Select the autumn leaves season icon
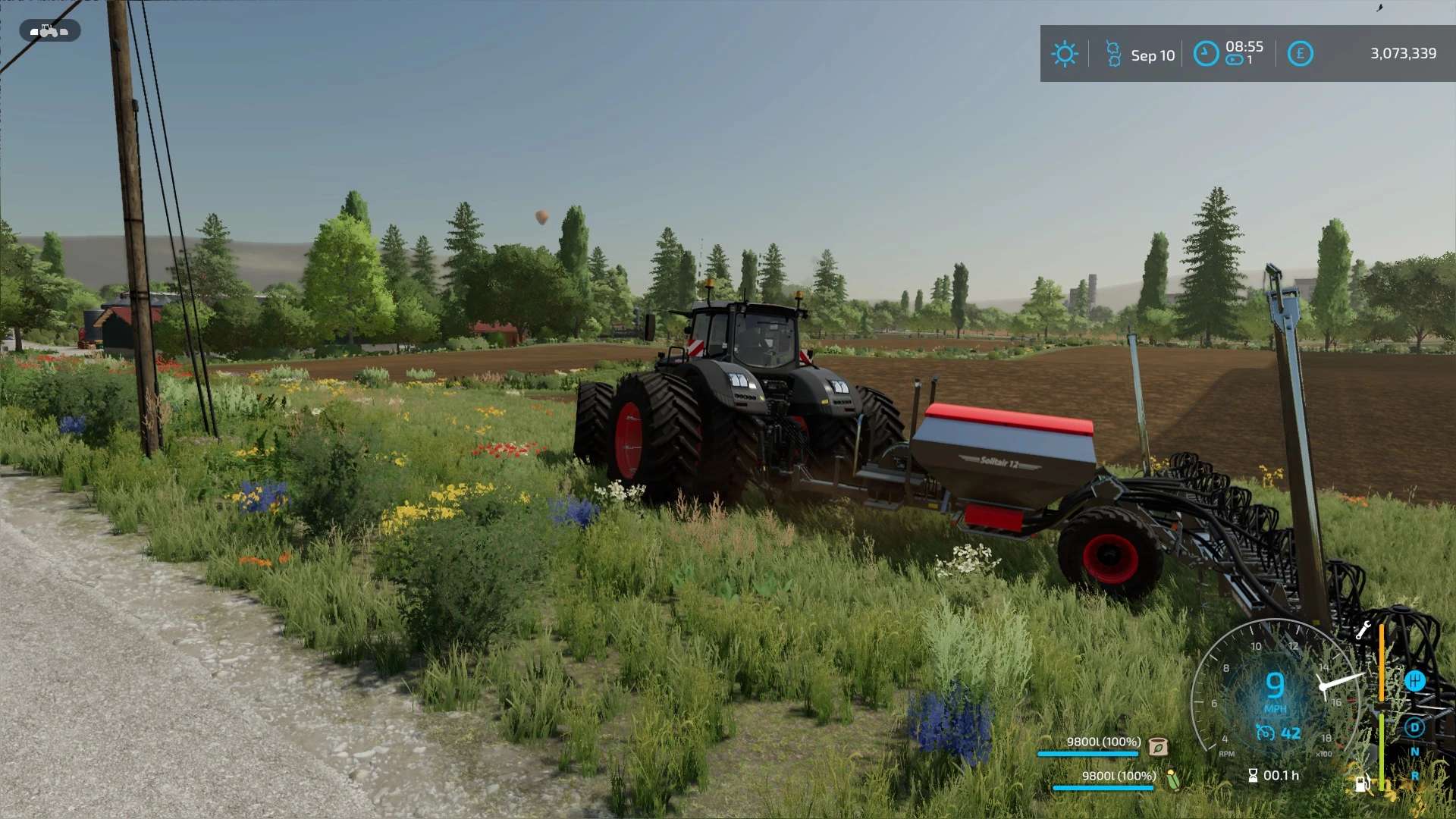The image size is (1456, 819). 1113,54
